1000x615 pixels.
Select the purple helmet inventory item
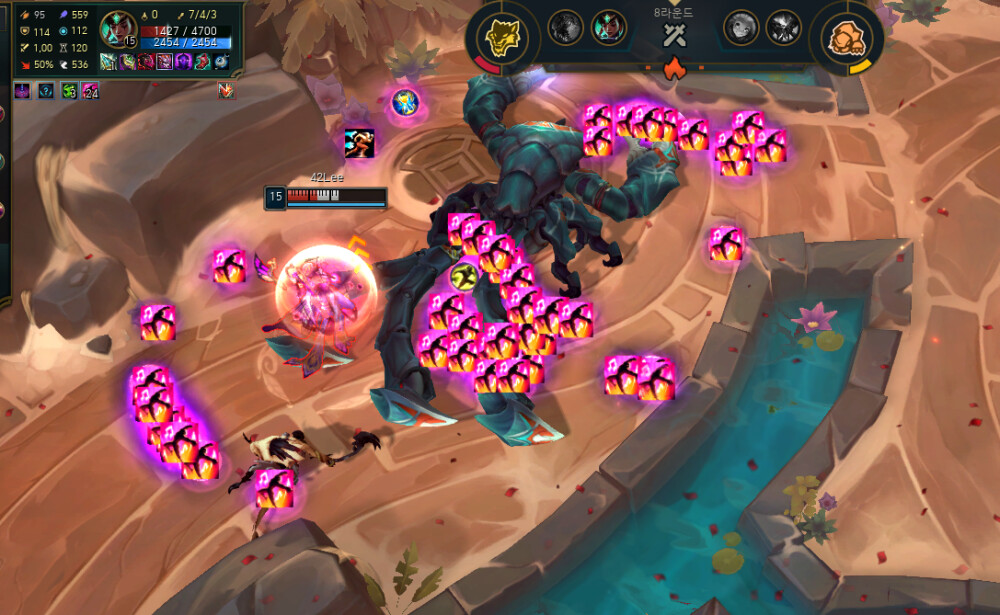coord(183,62)
